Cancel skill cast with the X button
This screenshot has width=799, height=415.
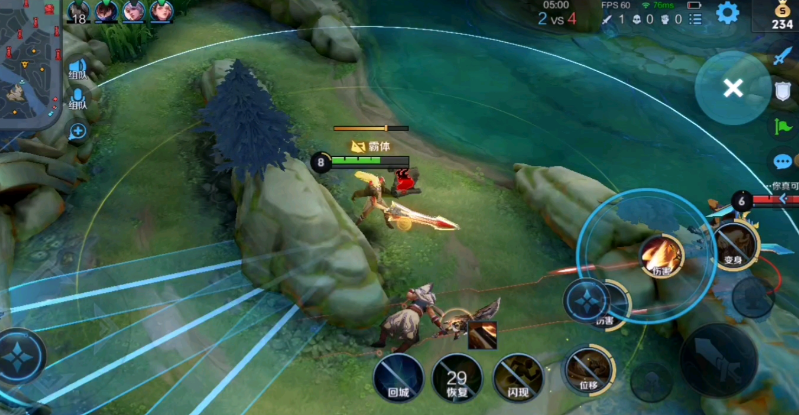tap(733, 88)
